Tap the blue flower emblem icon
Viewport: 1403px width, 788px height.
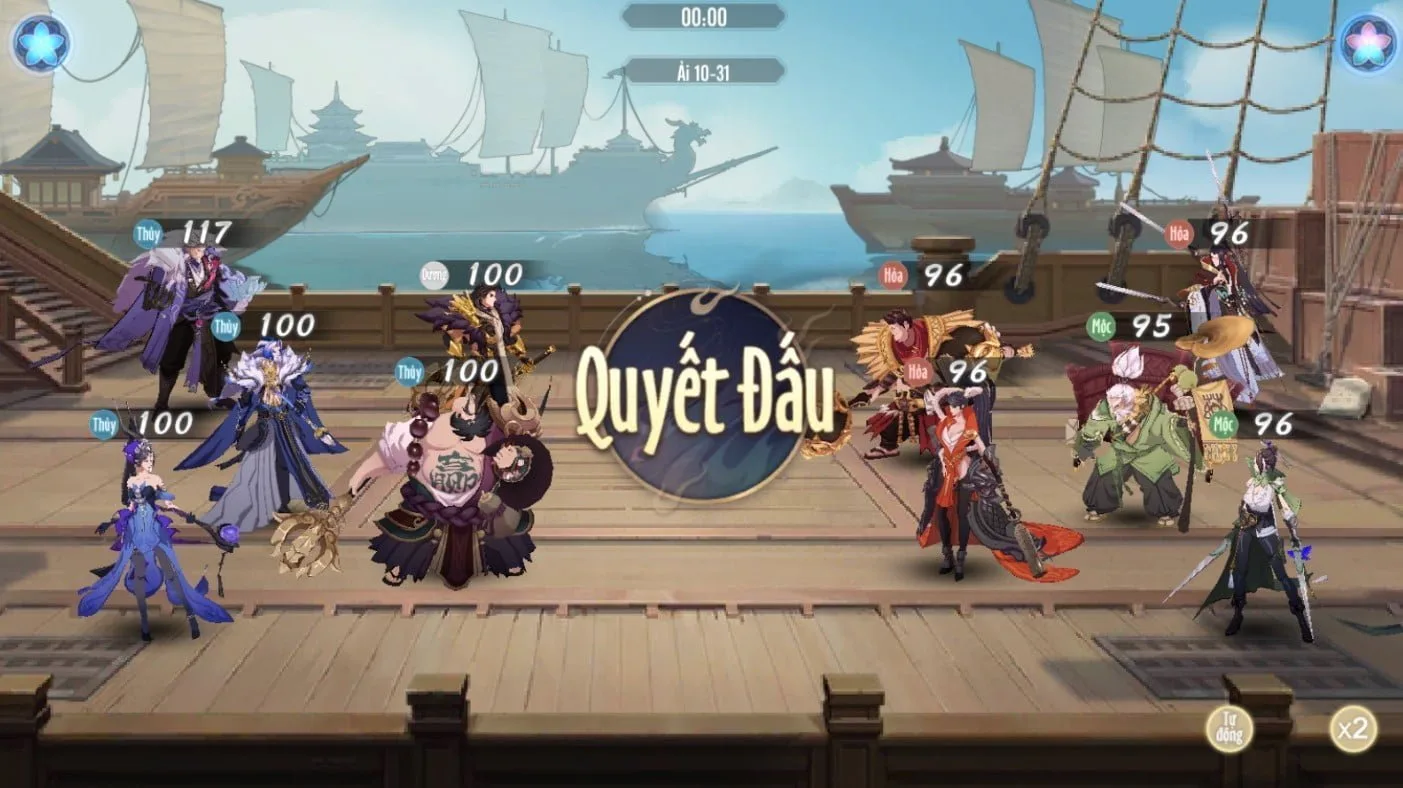(41, 44)
